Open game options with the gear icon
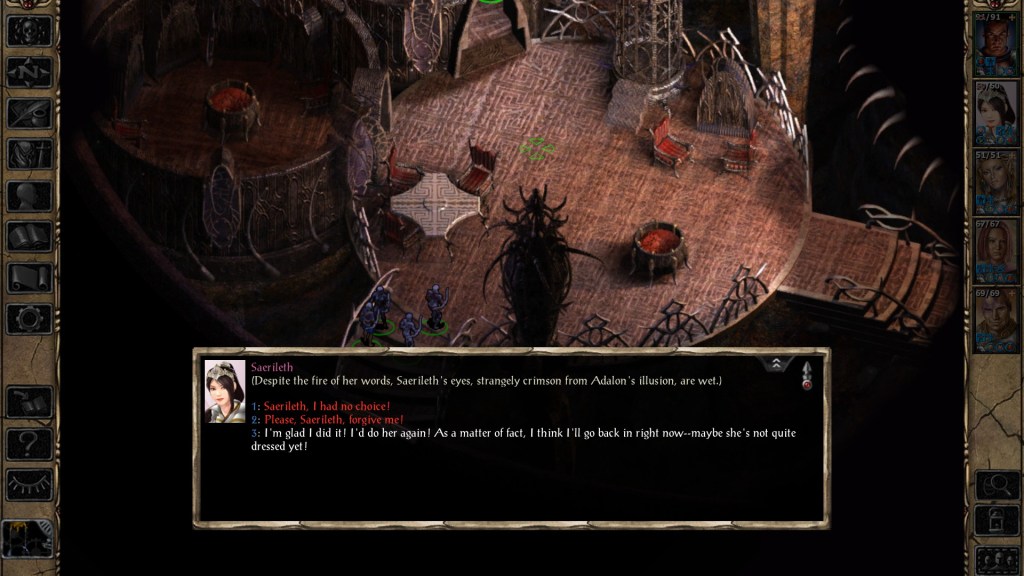Screen dimensions: 1024x576 coord(29,319)
